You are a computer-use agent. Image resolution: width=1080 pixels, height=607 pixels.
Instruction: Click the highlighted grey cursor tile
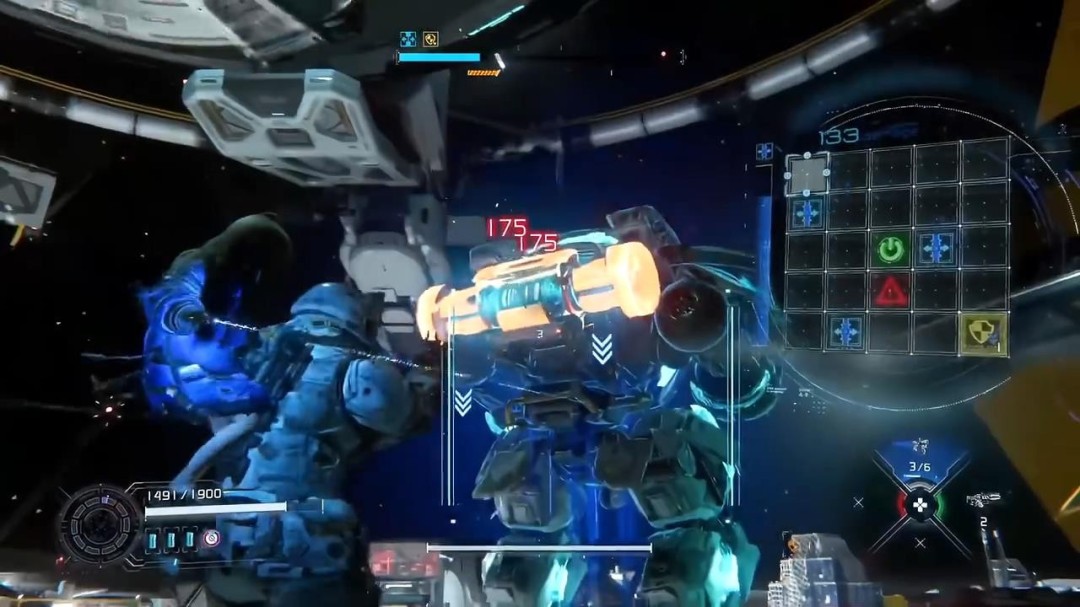(x=807, y=174)
